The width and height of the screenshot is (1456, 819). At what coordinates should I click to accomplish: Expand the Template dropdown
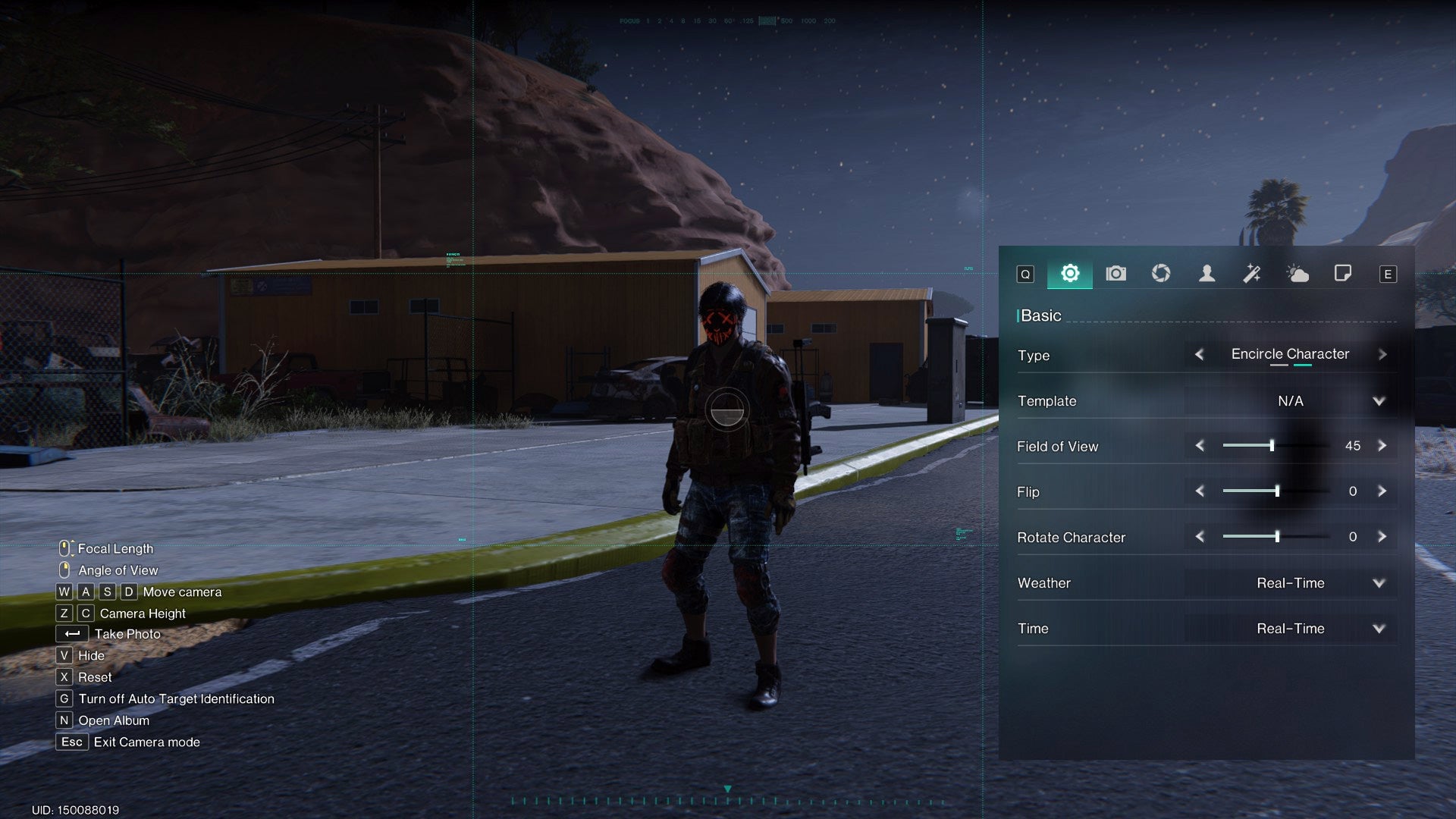coord(1379,400)
